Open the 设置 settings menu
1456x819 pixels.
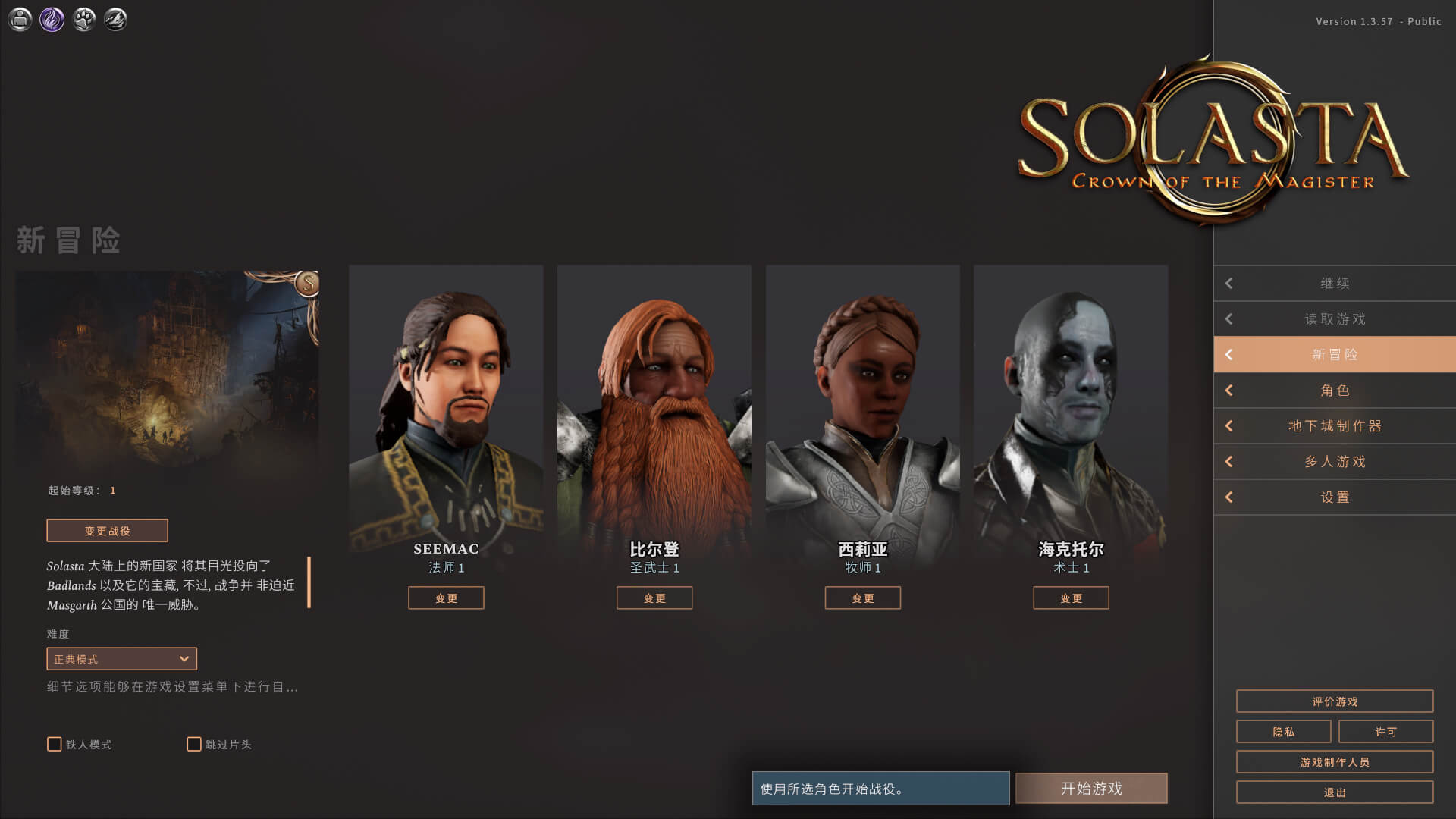1335,497
